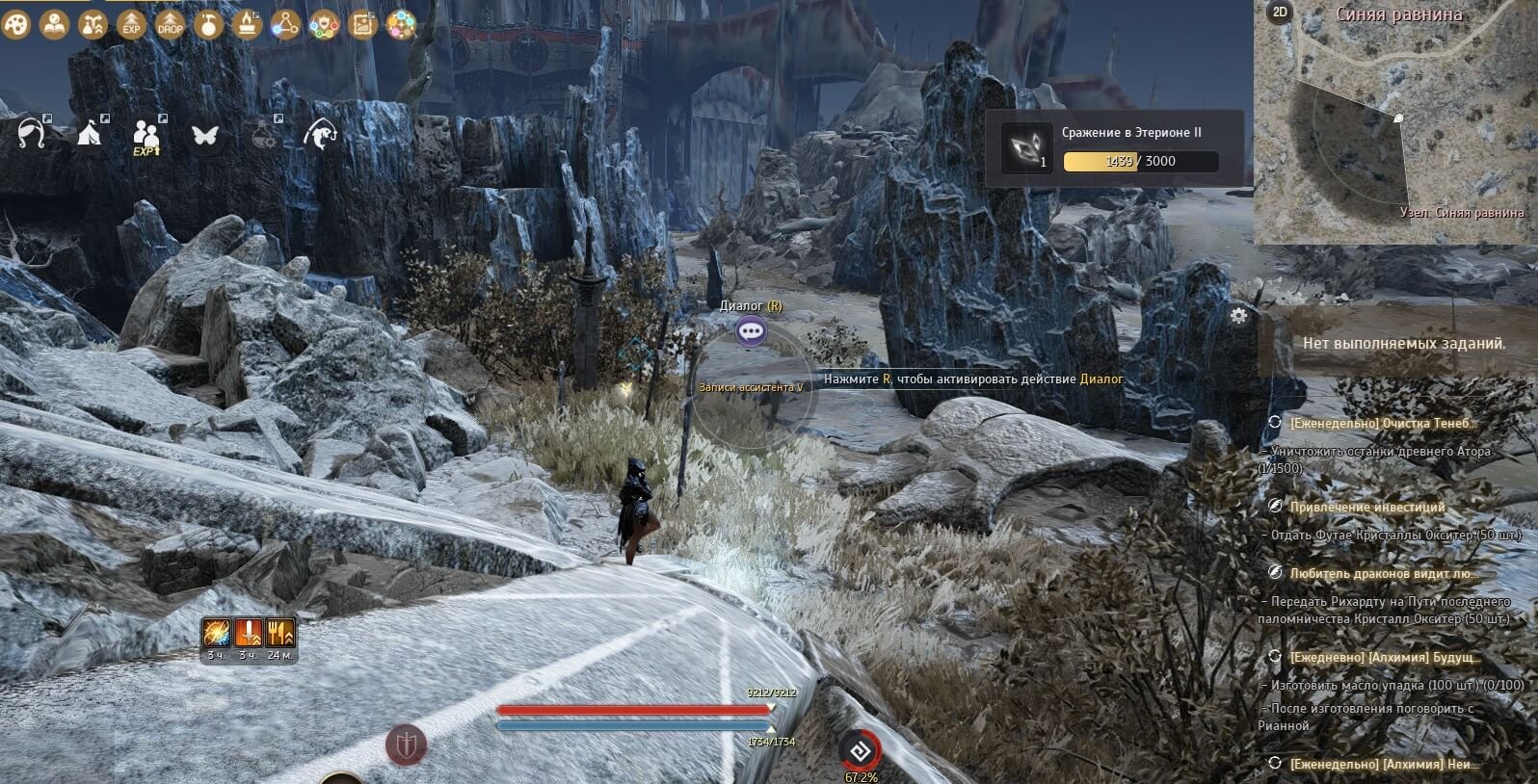Click the two-players EXP party icon

(146, 136)
